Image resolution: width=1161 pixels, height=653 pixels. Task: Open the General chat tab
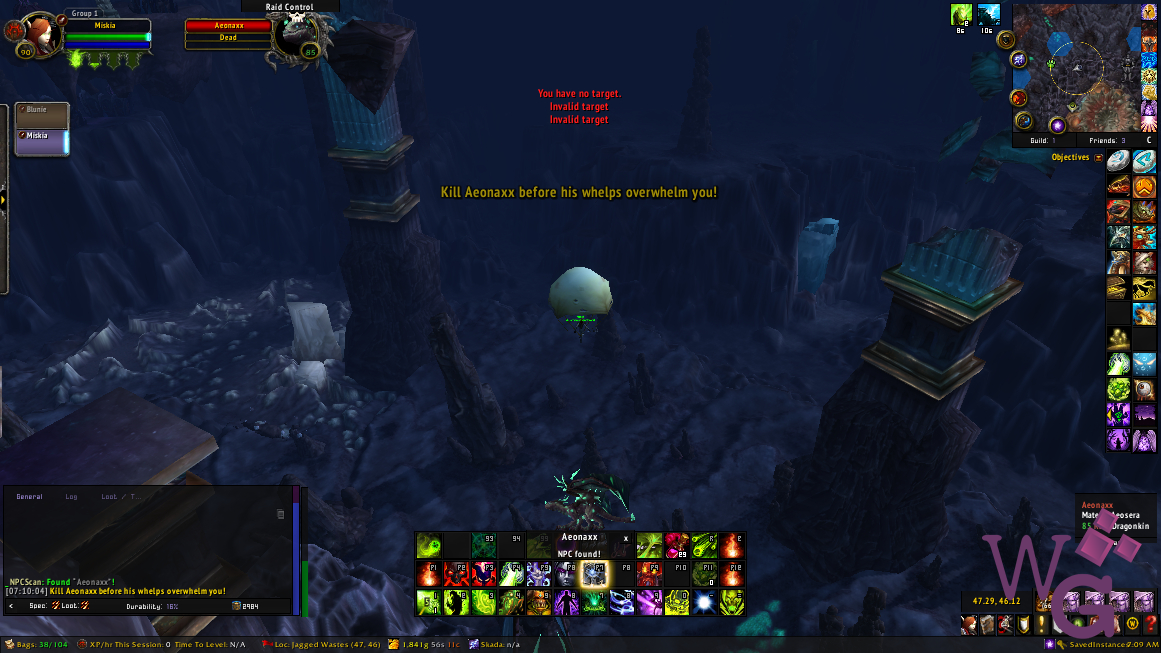[30, 496]
